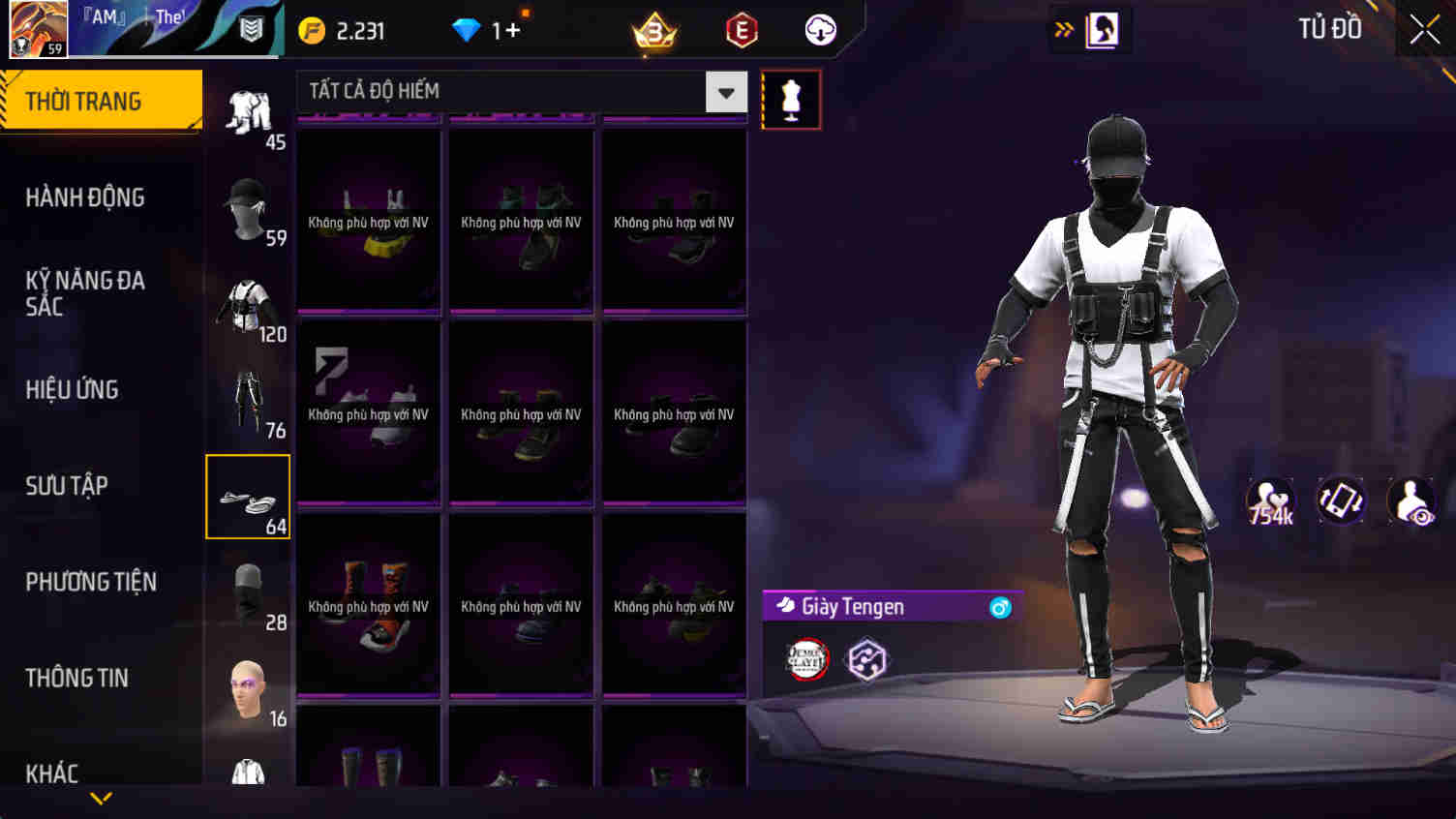The height and width of the screenshot is (819, 1456).
Task: Open the HIỆU ỨNG section
Action: click(72, 388)
